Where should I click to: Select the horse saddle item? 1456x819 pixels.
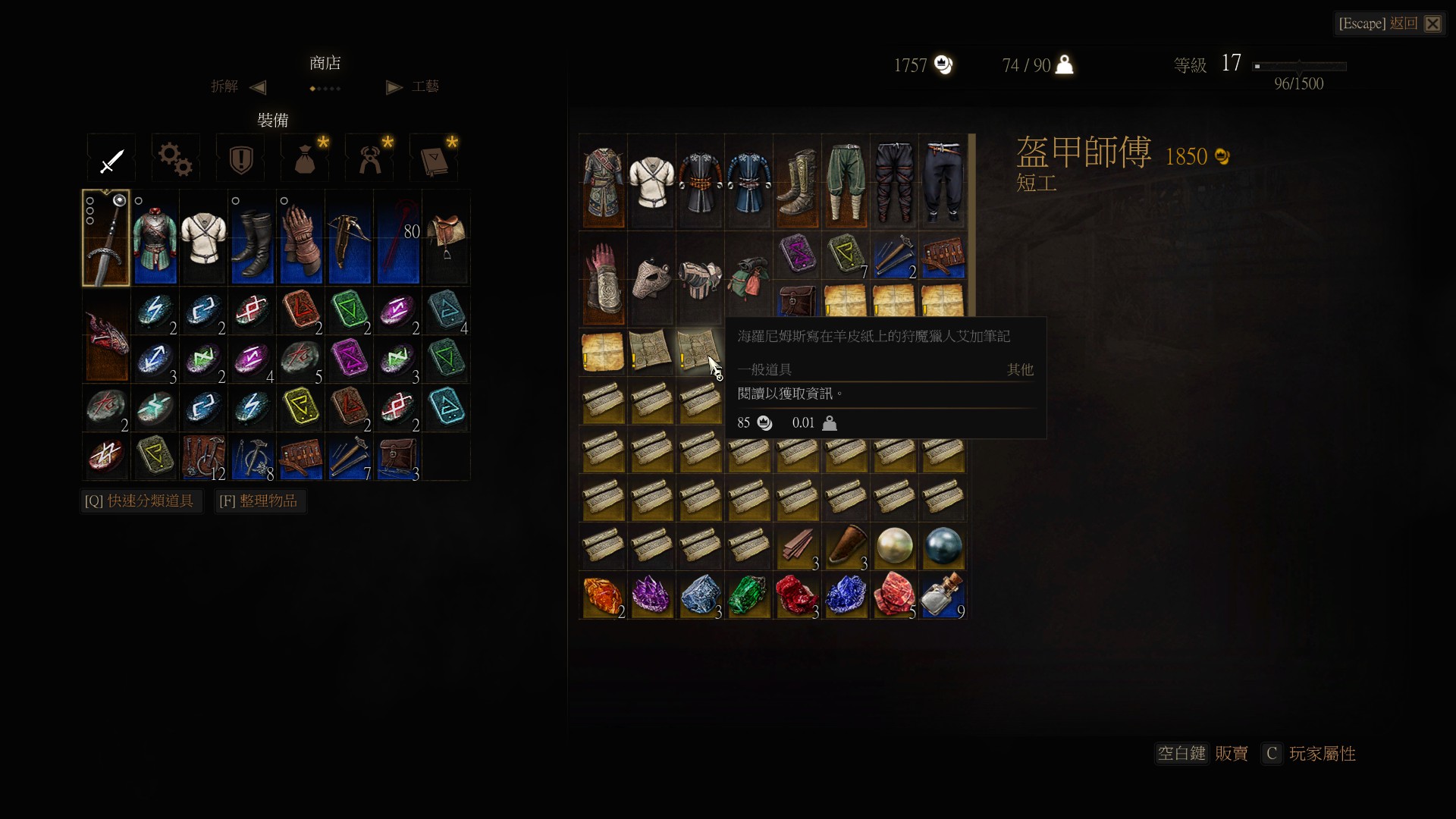coord(446,237)
